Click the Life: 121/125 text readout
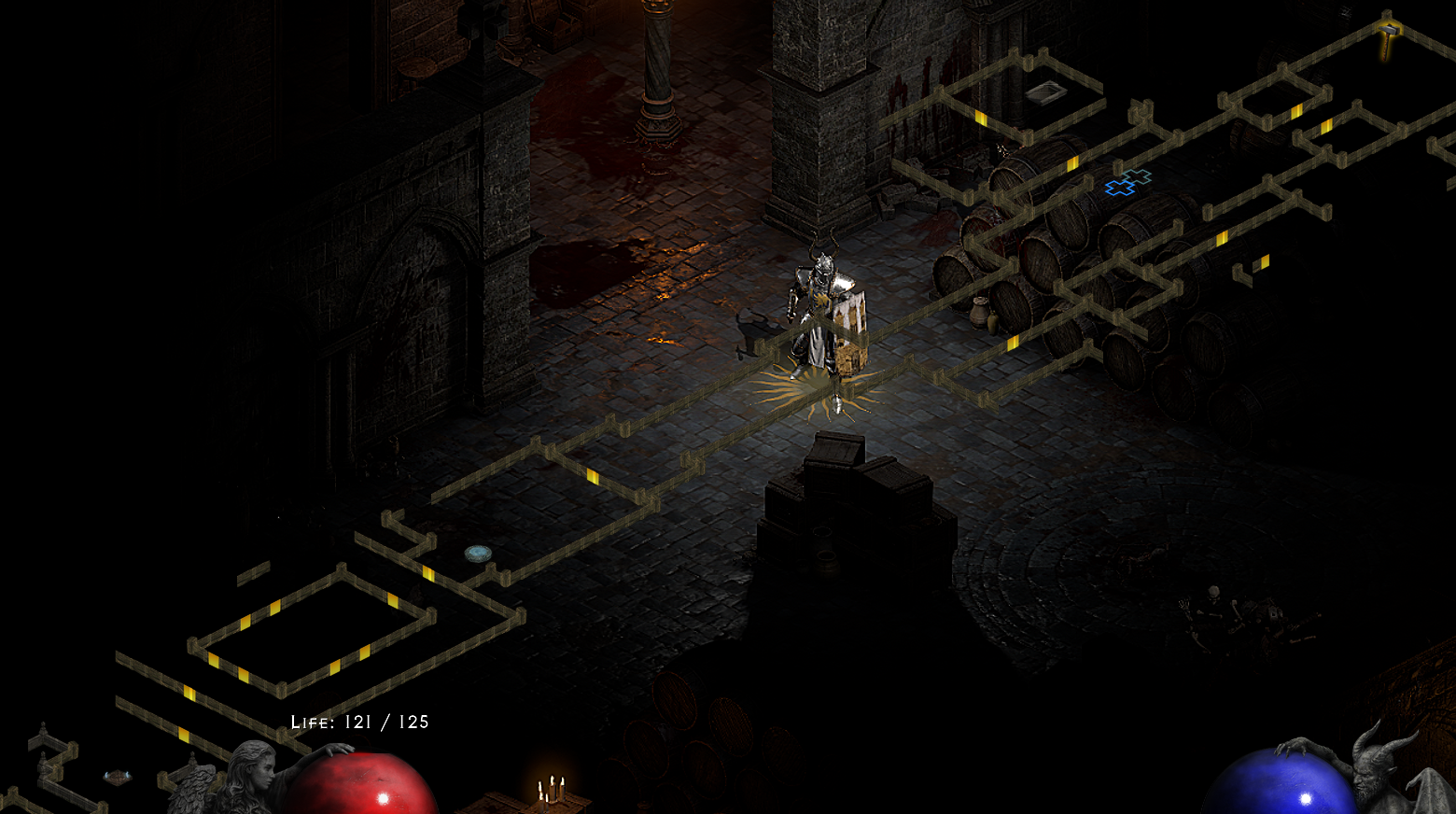The height and width of the screenshot is (814, 1456). coord(359,721)
